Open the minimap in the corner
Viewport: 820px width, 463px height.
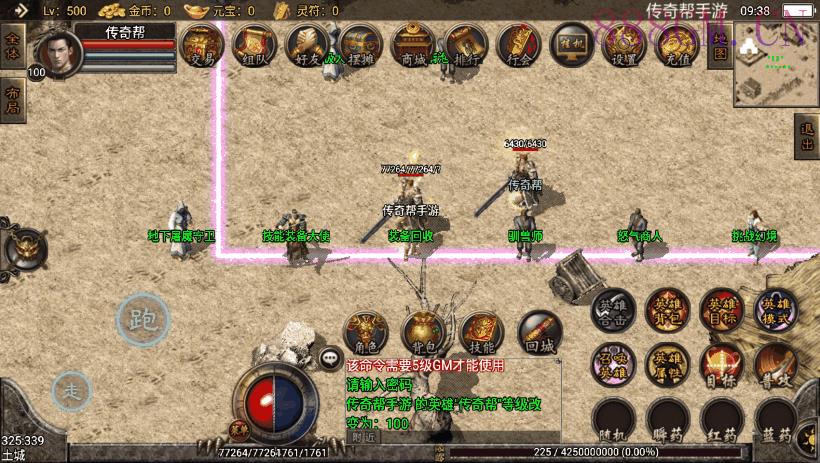(x=774, y=64)
